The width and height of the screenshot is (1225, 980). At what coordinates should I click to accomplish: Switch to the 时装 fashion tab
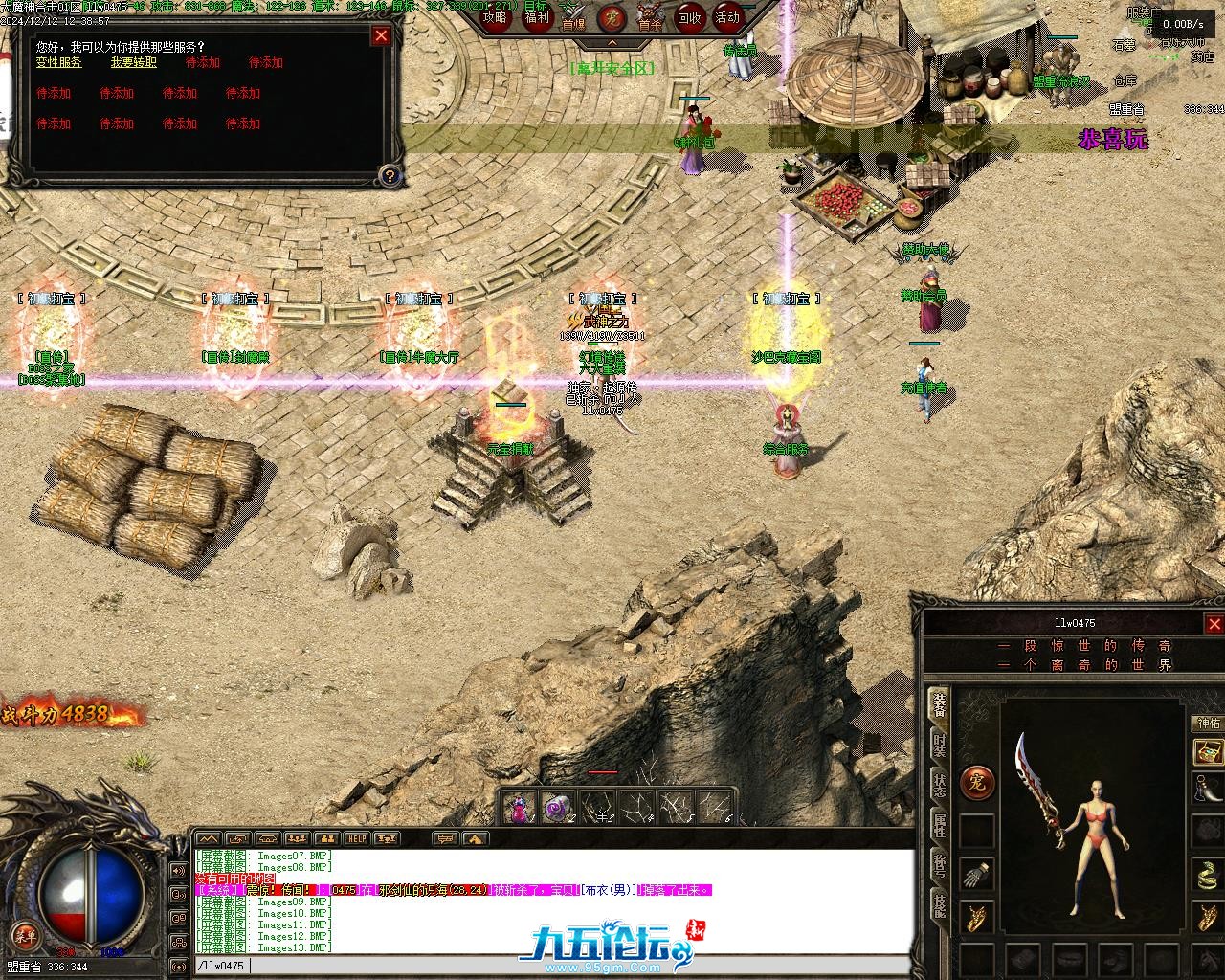940,746
